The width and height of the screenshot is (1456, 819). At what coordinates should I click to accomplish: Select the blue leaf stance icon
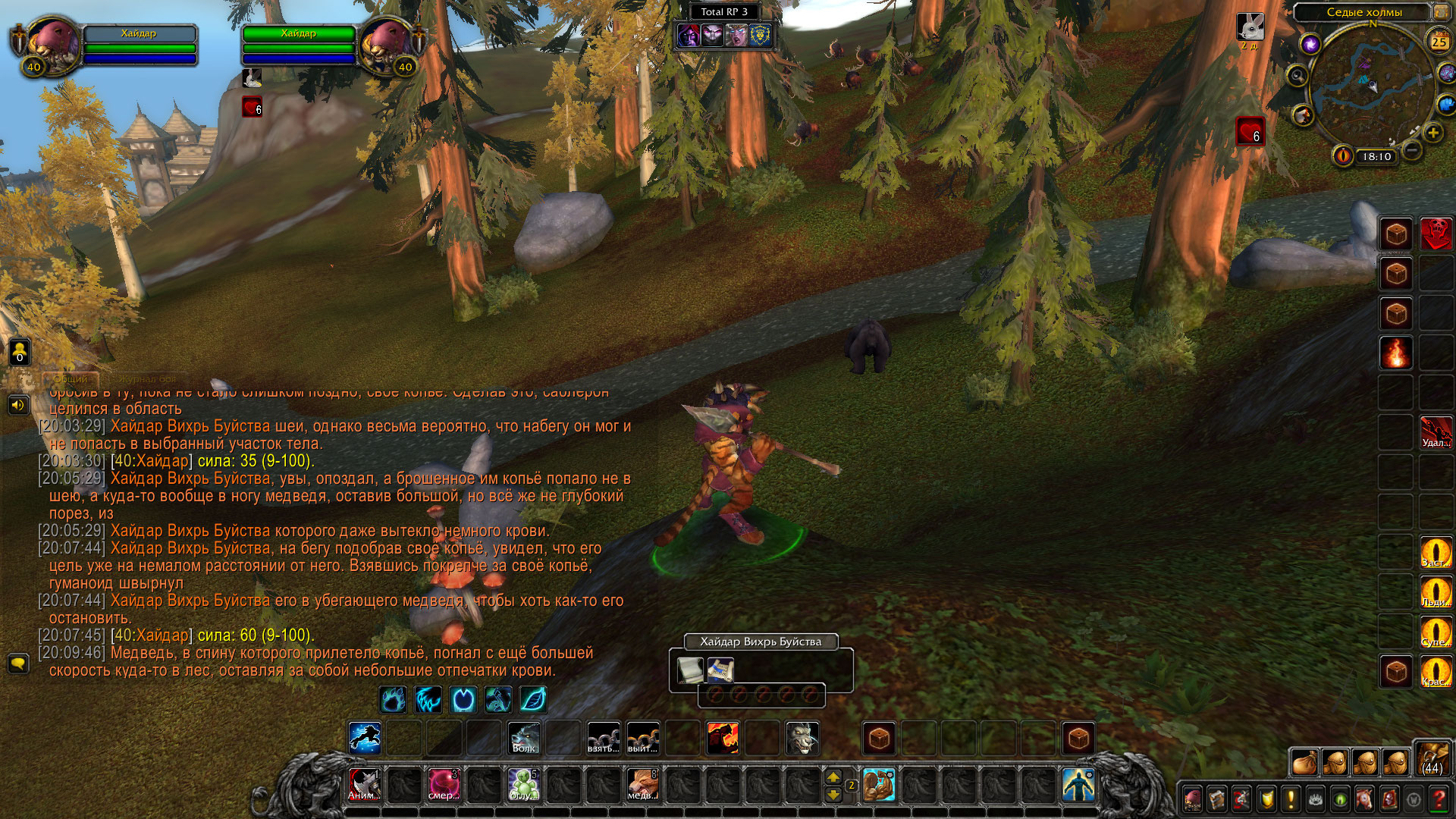point(533,699)
